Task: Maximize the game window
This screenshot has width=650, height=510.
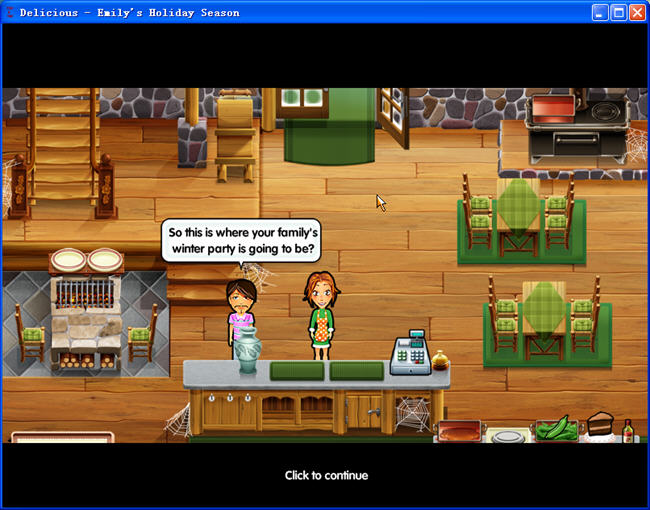Action: 617,12
